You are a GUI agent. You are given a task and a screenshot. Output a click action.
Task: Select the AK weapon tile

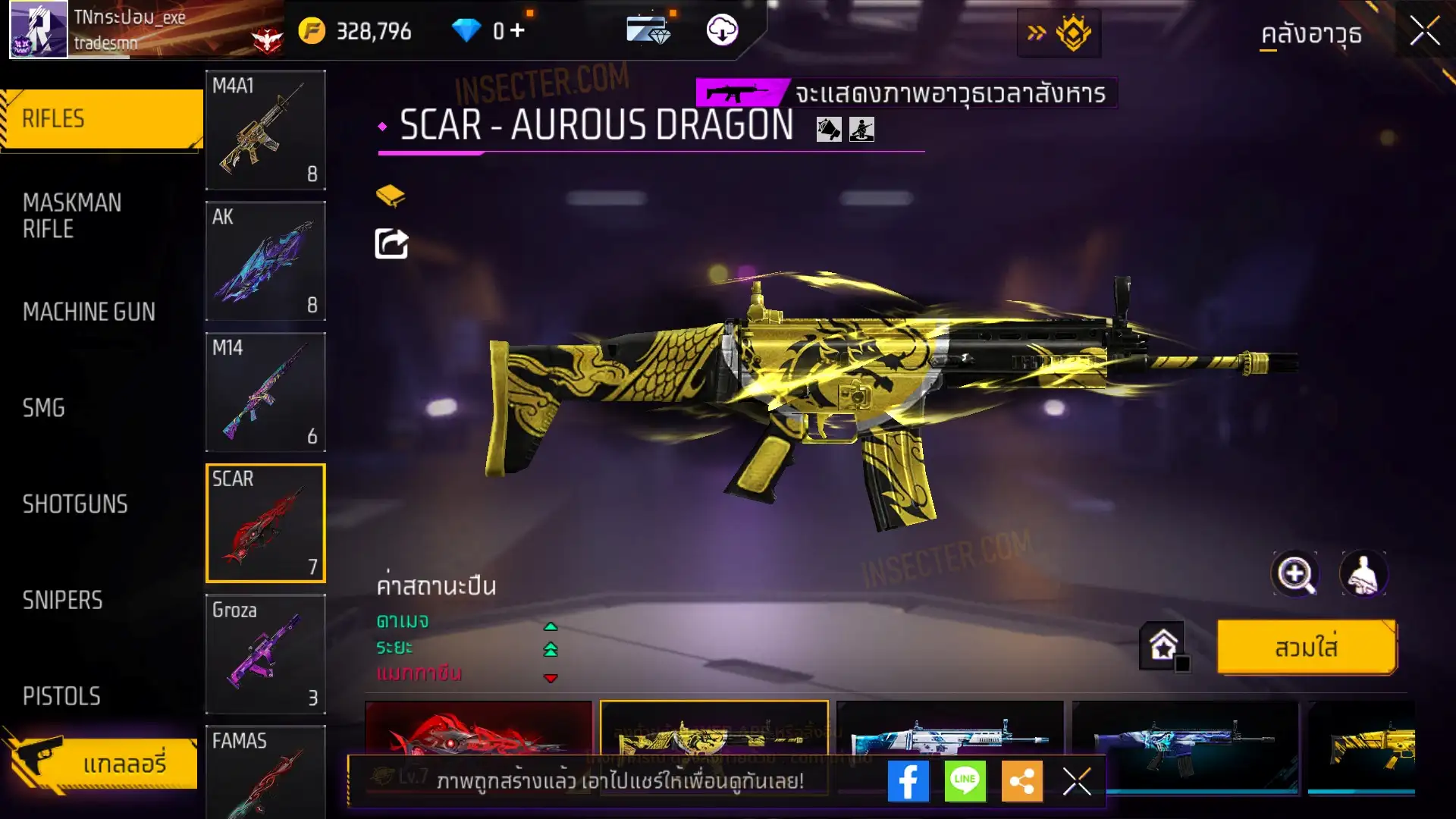[265, 261]
